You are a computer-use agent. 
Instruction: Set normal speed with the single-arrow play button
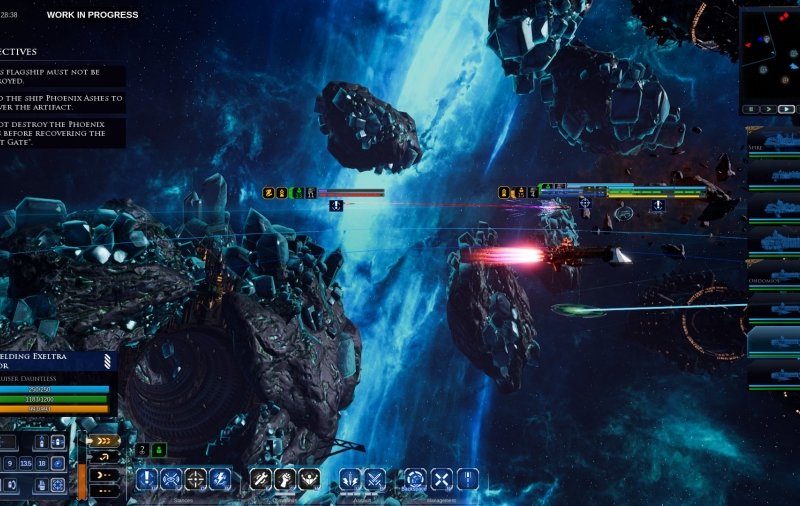click(x=767, y=108)
